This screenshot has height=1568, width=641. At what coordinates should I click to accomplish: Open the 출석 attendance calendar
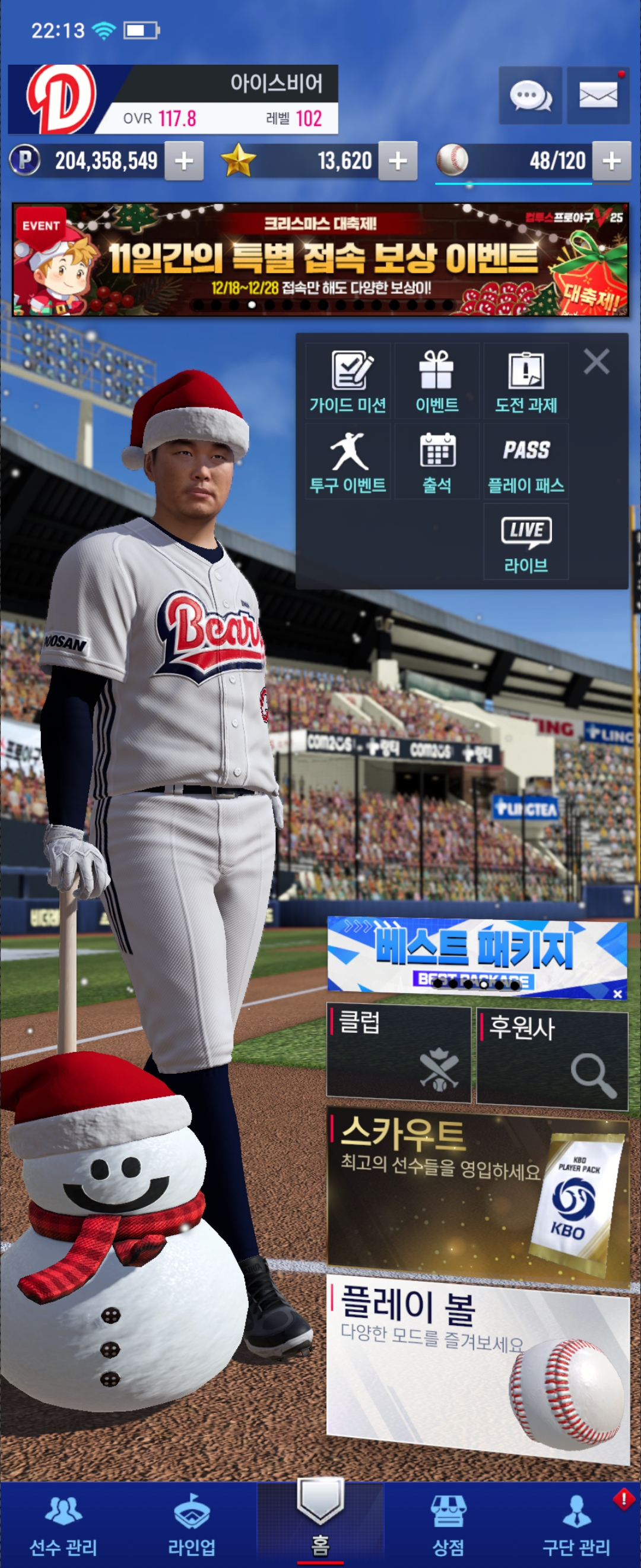pyautogui.click(x=437, y=461)
